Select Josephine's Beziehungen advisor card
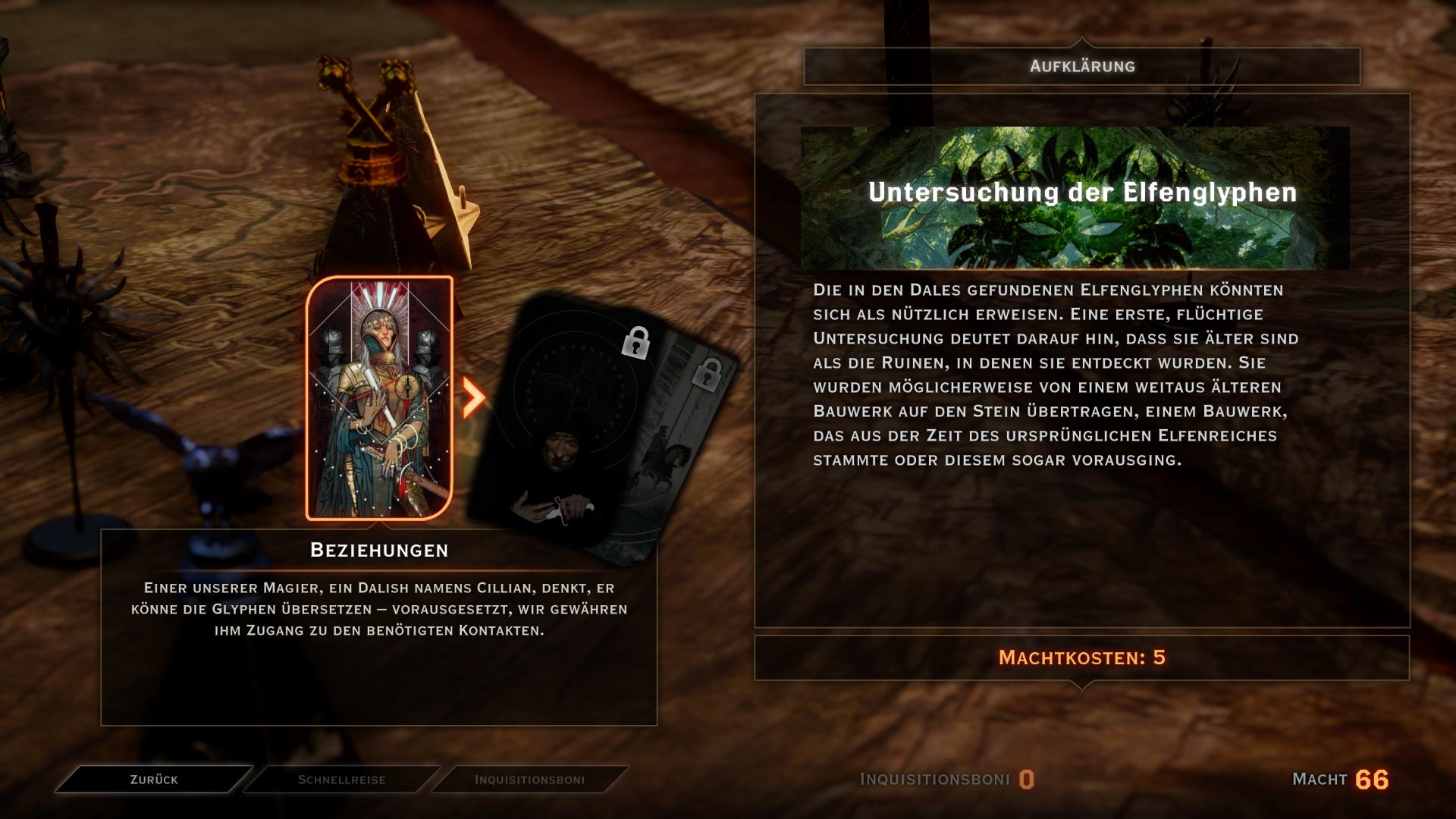This screenshot has height=819, width=1456. click(x=379, y=398)
